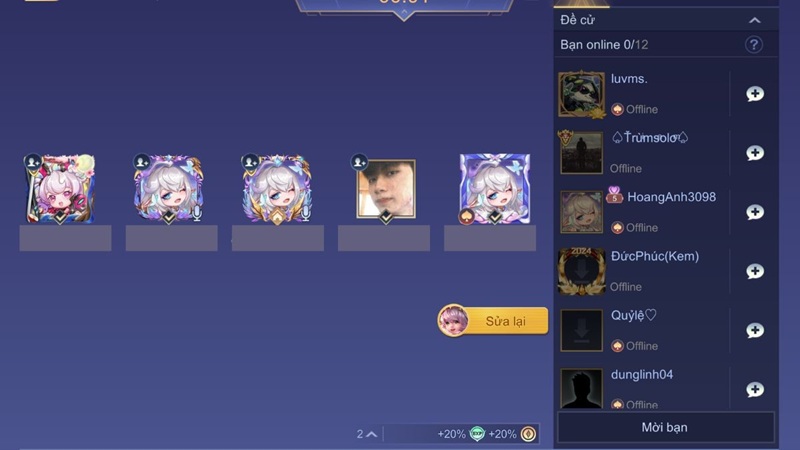
Task: Invite Quỷlệ♡ with the plus bubble
Action: [x=755, y=331]
